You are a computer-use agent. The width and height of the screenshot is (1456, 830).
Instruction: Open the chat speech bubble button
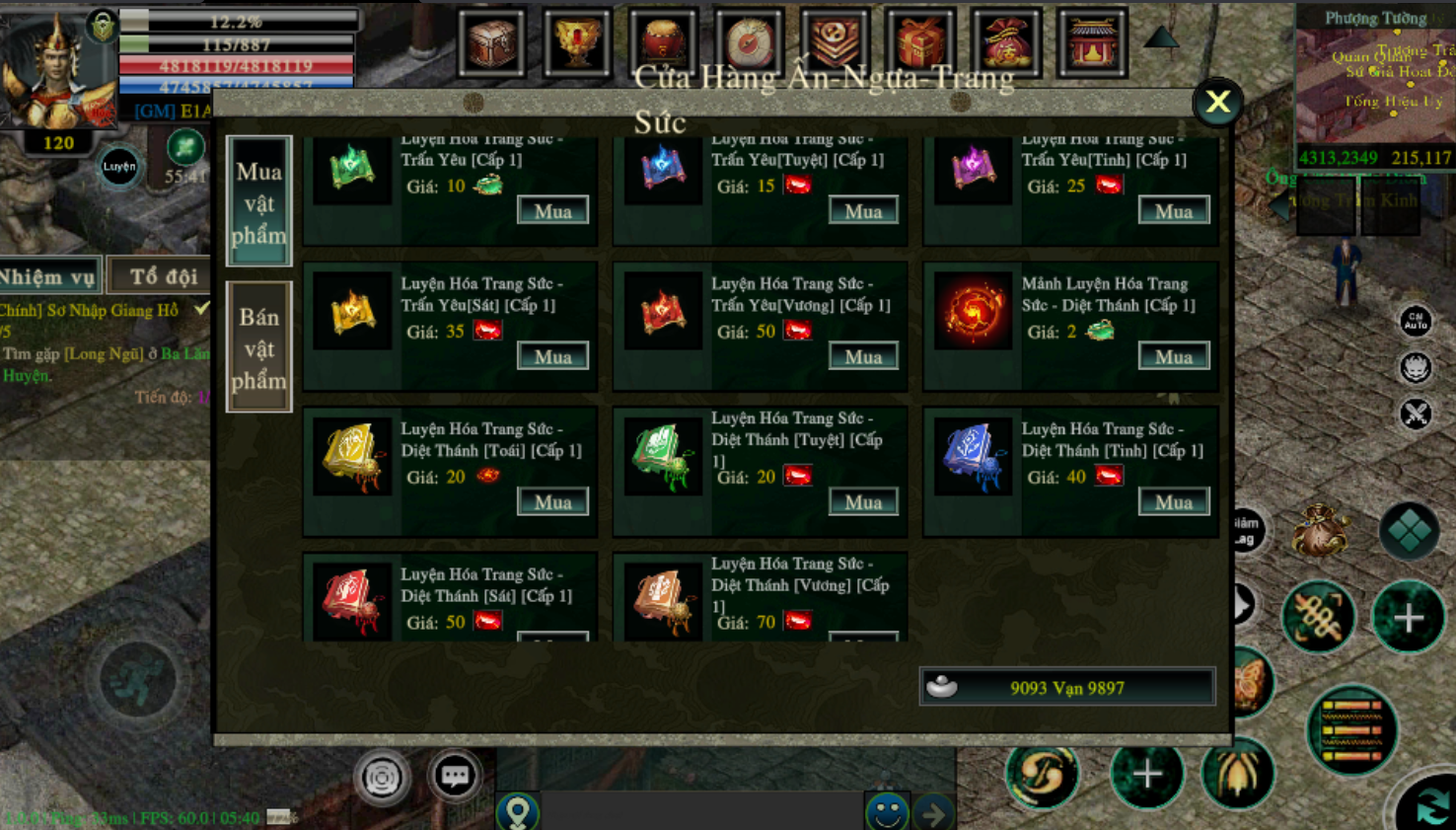point(455,776)
